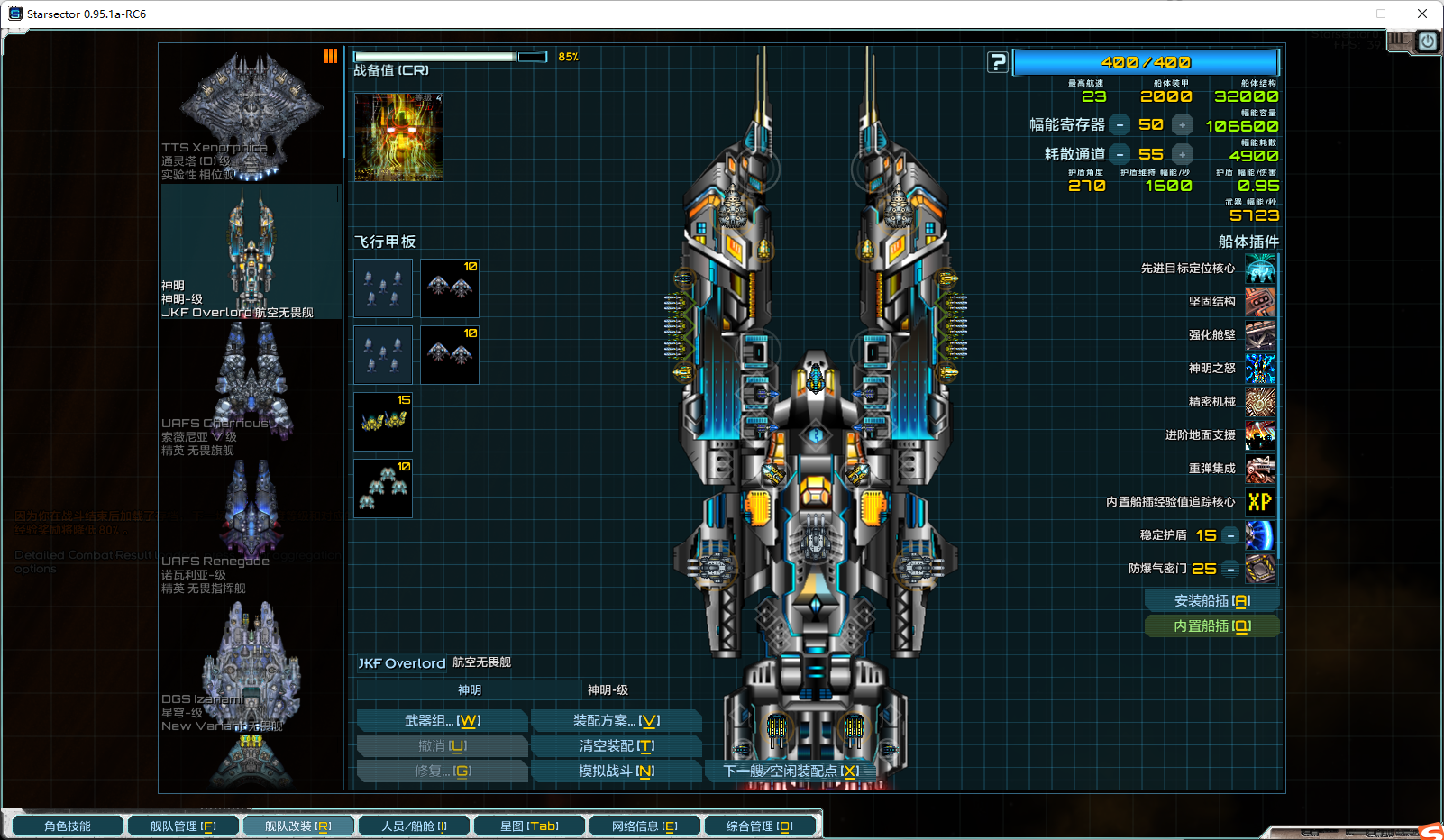Open 网络信息 intel tab
The image size is (1444, 840).
[644, 826]
